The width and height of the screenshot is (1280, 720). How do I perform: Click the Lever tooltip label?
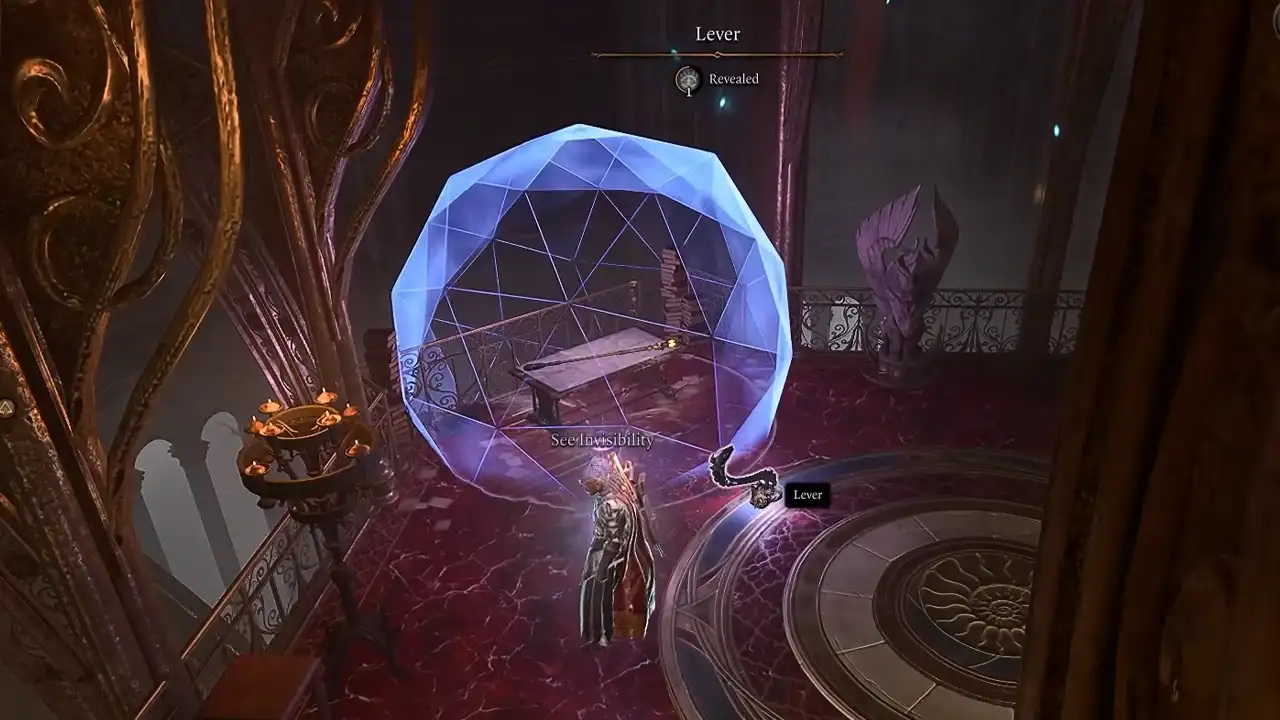click(807, 495)
